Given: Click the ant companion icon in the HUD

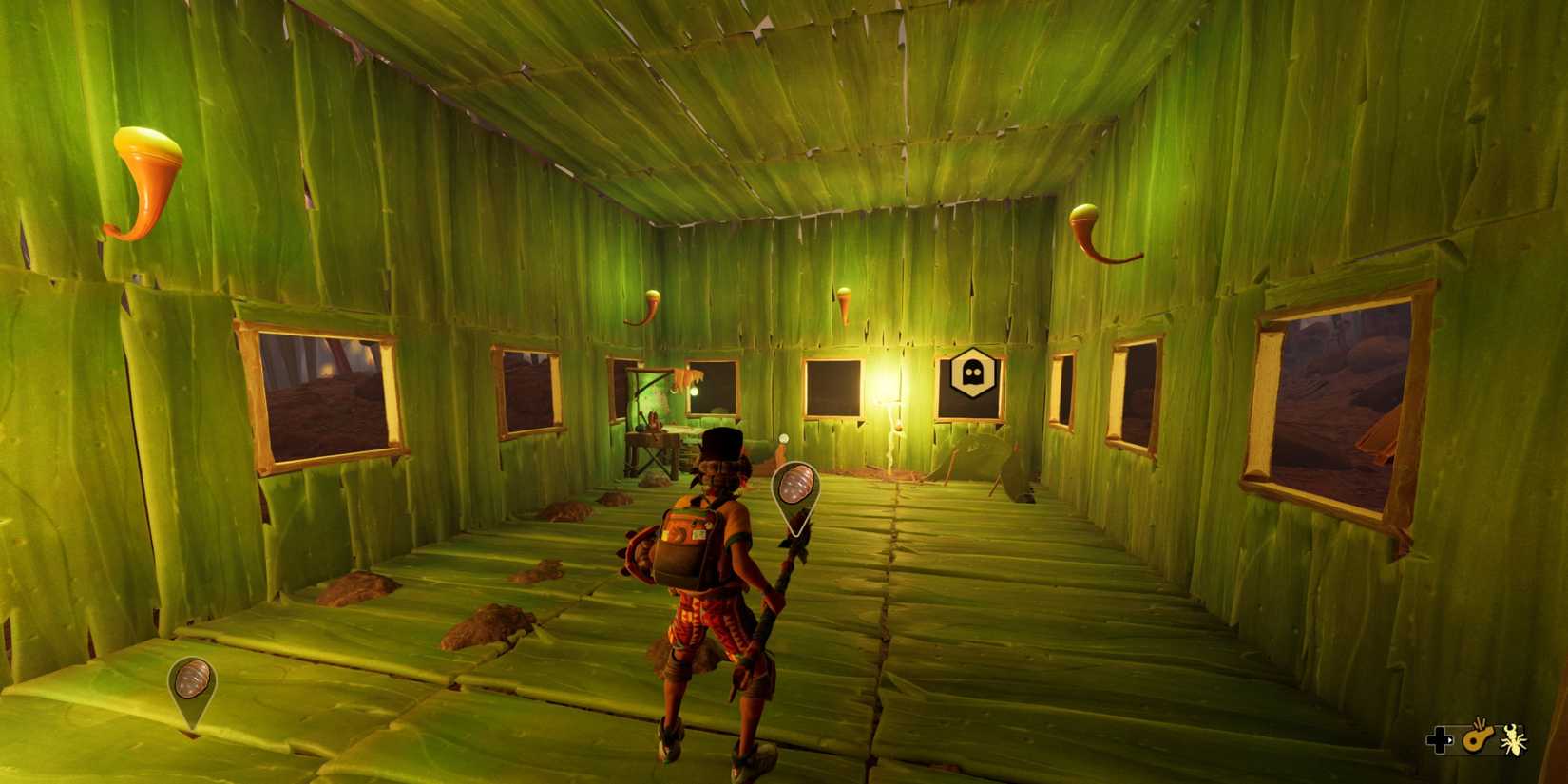Looking at the screenshot, I should coord(1513,740).
